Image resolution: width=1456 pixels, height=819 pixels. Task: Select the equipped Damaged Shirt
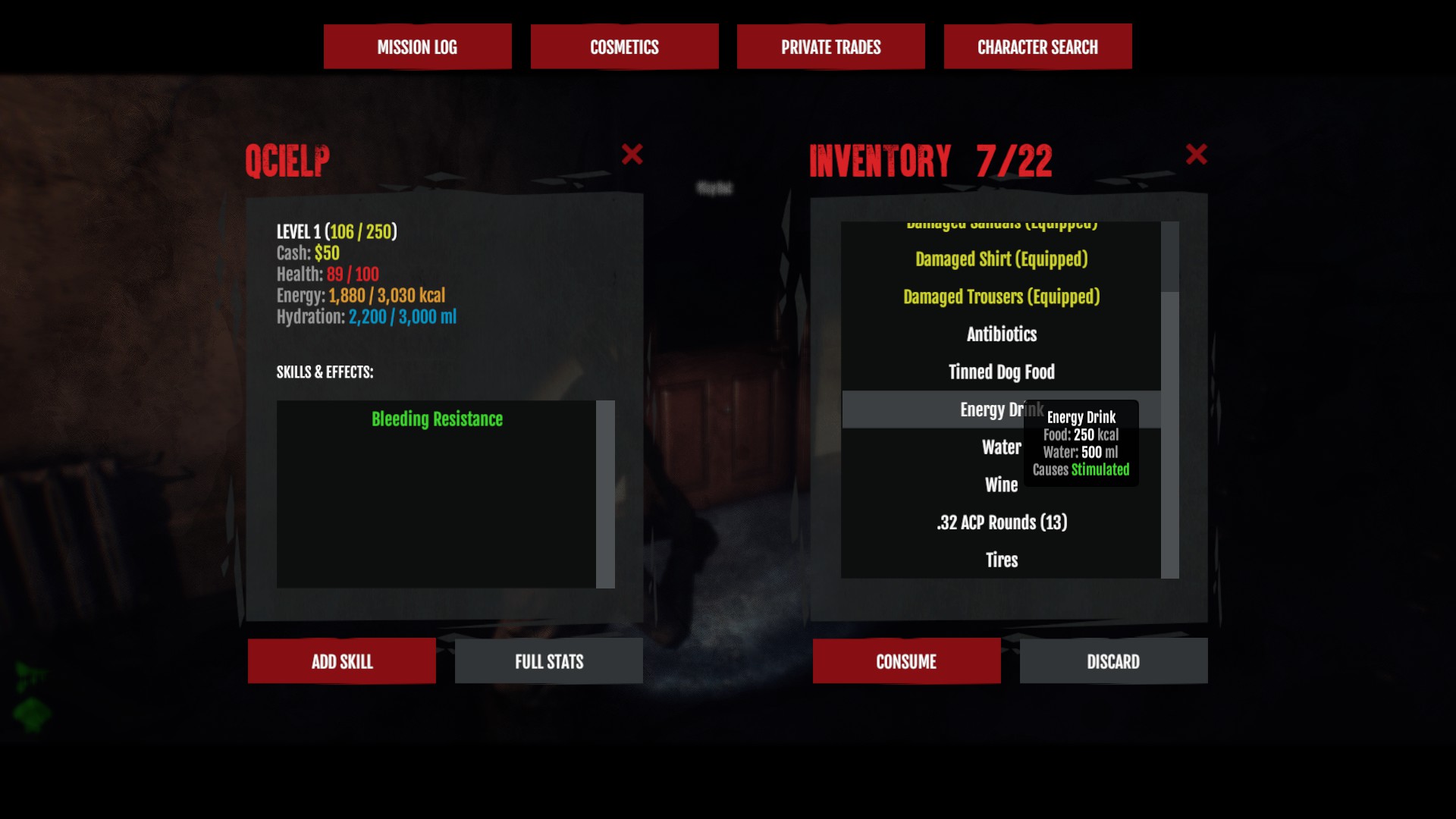pyautogui.click(x=1001, y=259)
